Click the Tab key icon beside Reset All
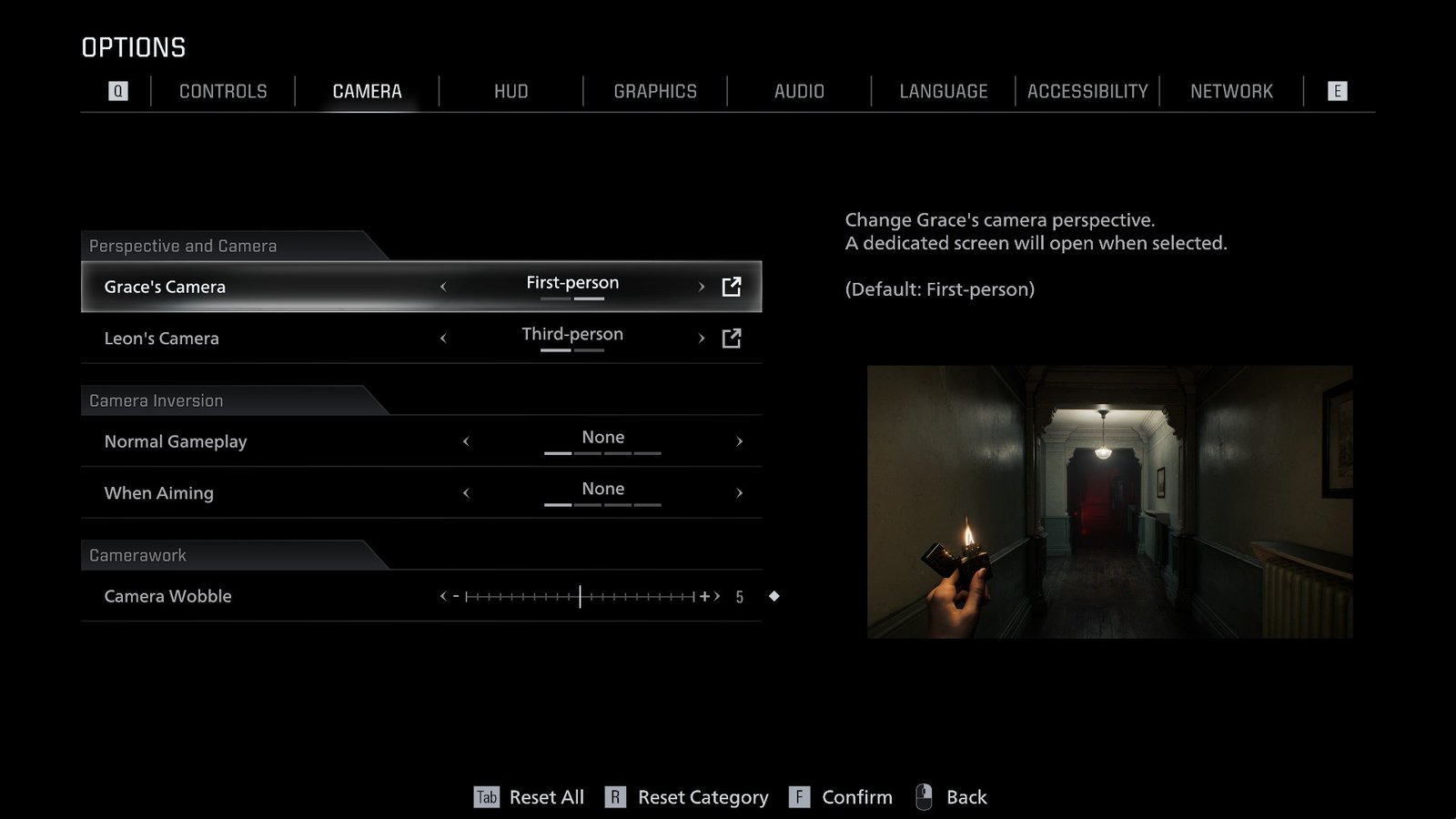1456x819 pixels. pyautogui.click(x=485, y=796)
